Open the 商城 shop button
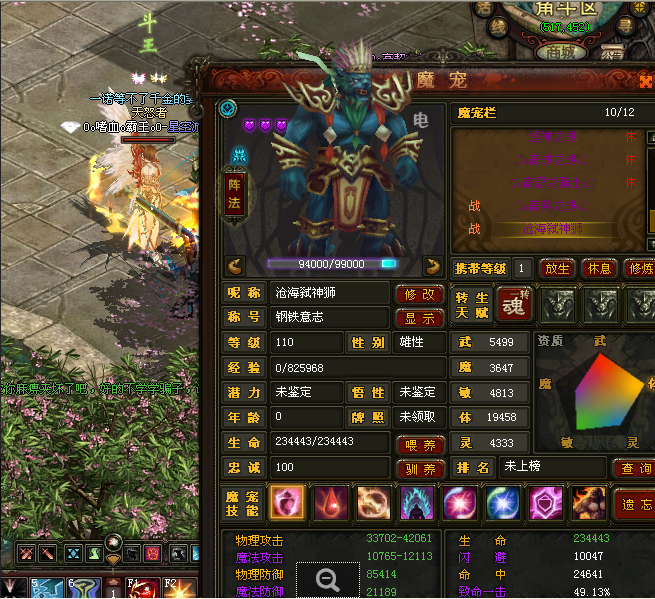 tap(541, 52)
